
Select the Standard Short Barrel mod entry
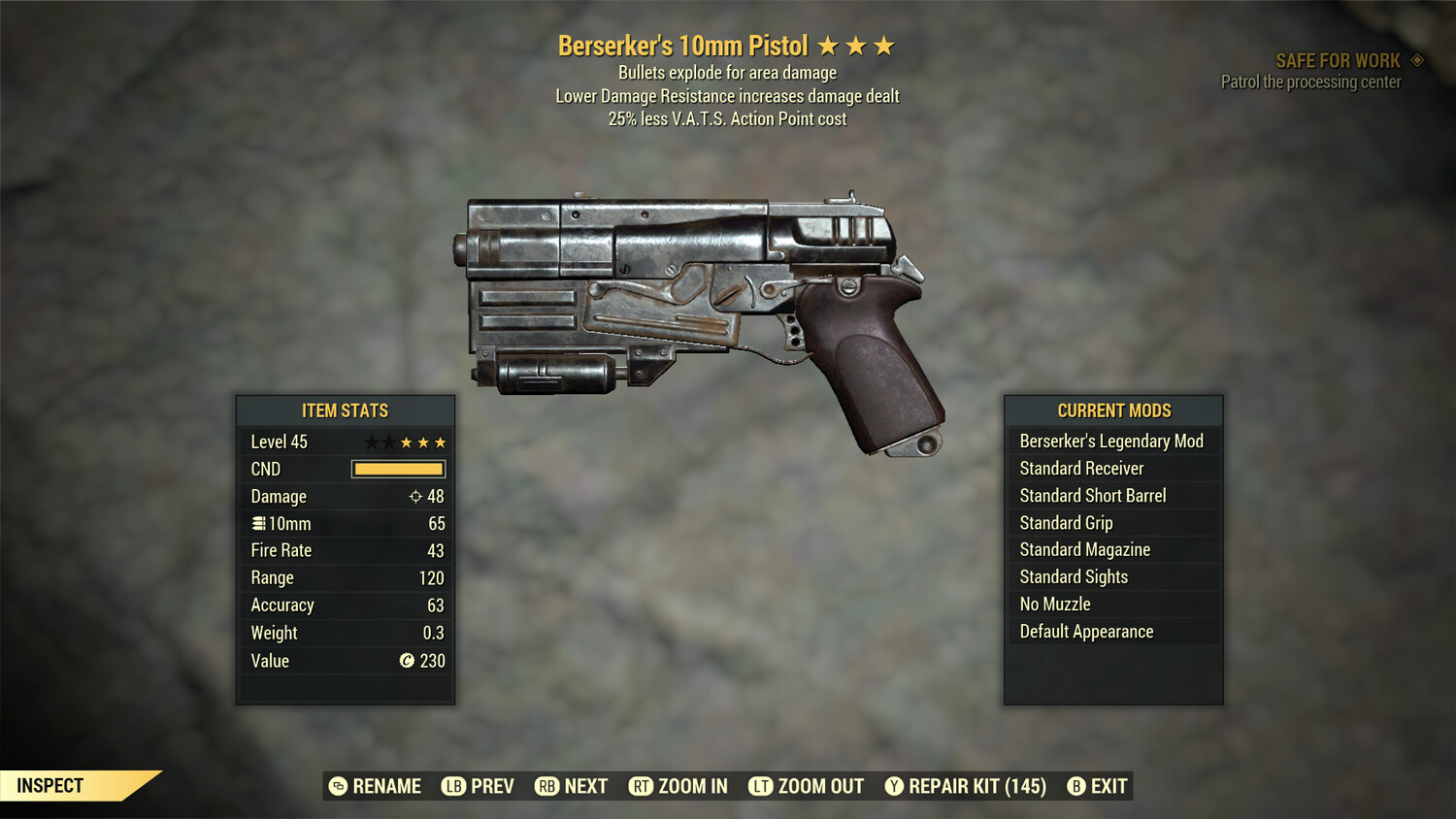pos(1092,495)
